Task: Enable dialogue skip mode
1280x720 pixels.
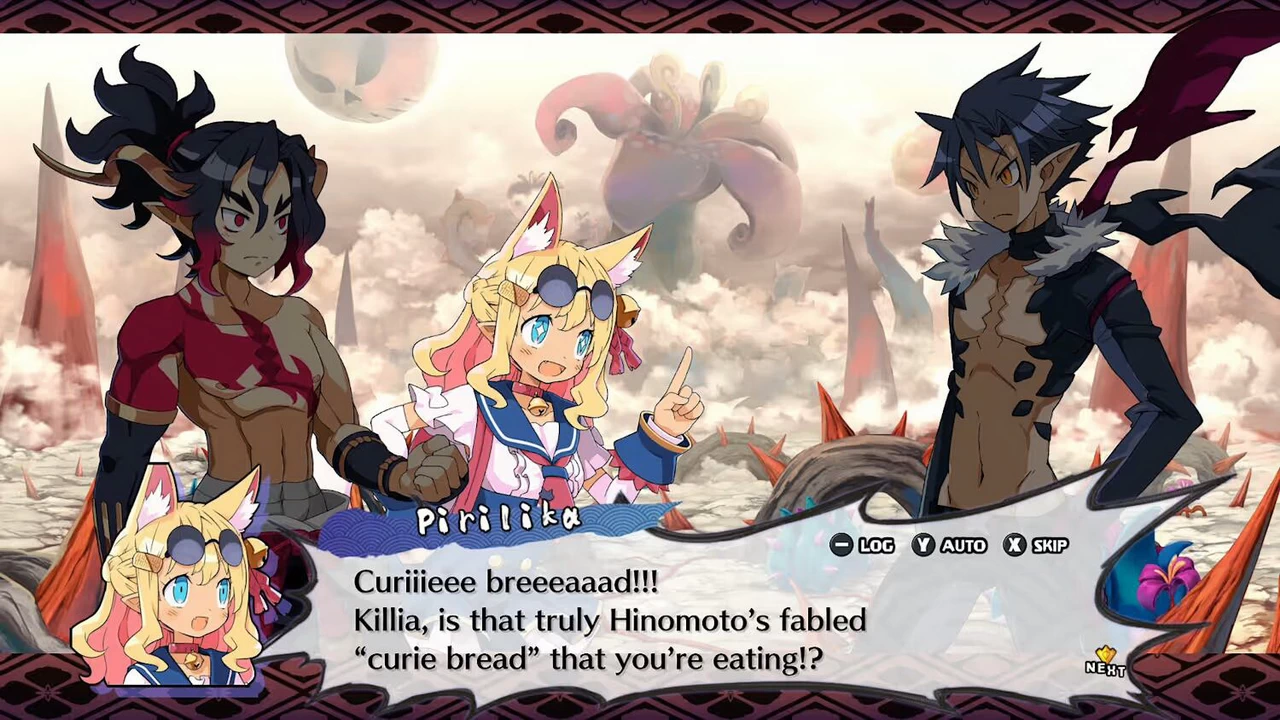Action: coord(1045,545)
